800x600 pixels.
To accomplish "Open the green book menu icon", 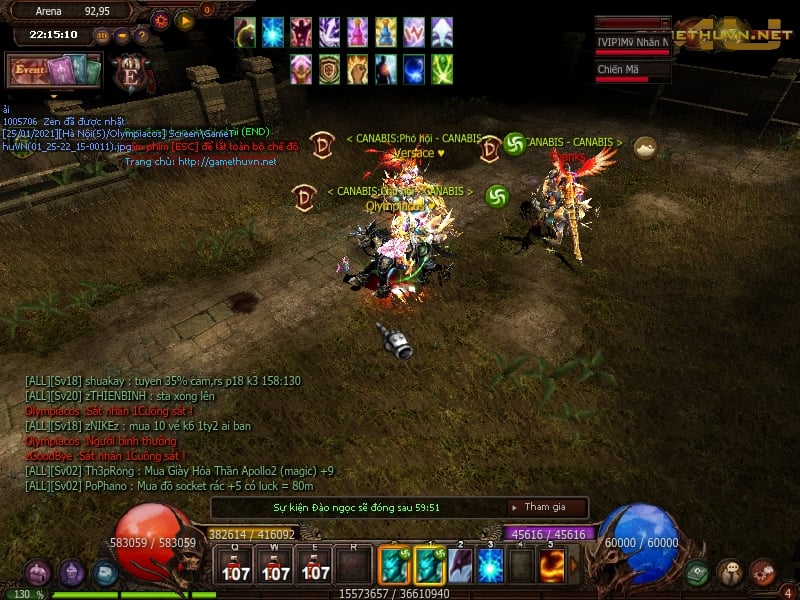I will pyautogui.click(x=698, y=573).
